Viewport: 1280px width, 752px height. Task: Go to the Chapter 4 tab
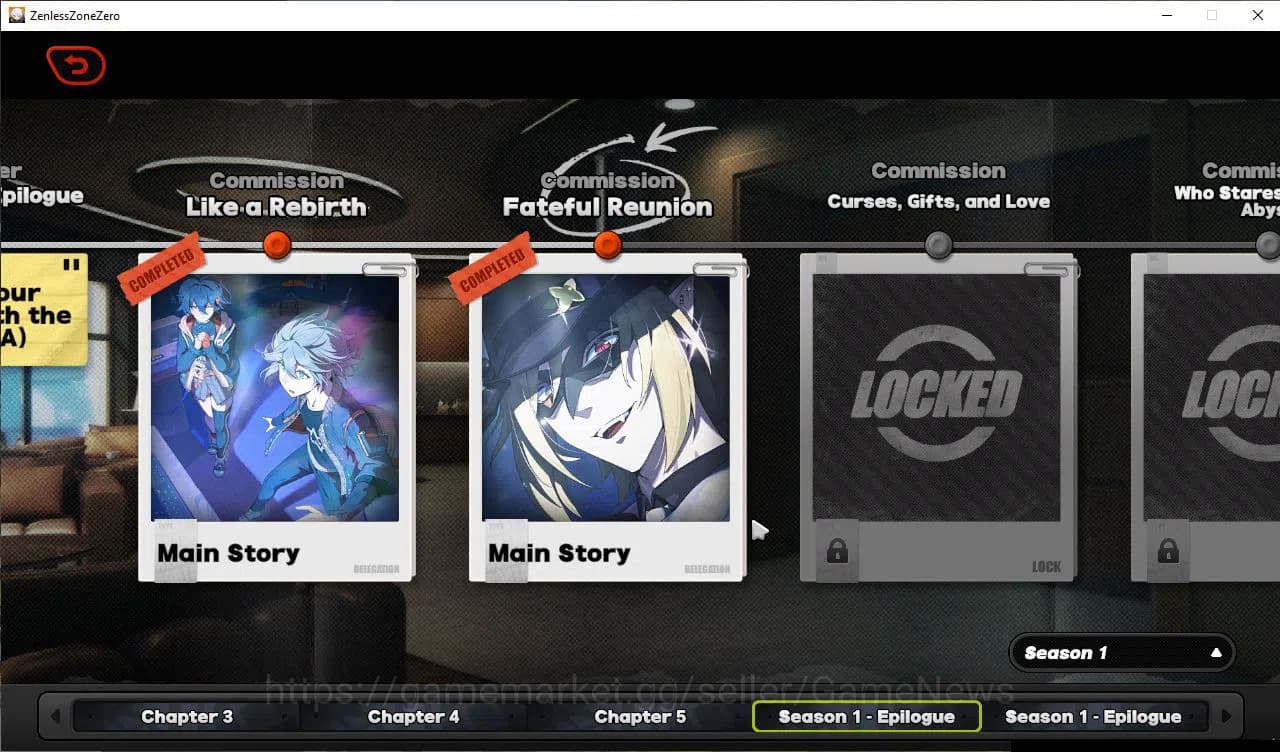point(413,716)
